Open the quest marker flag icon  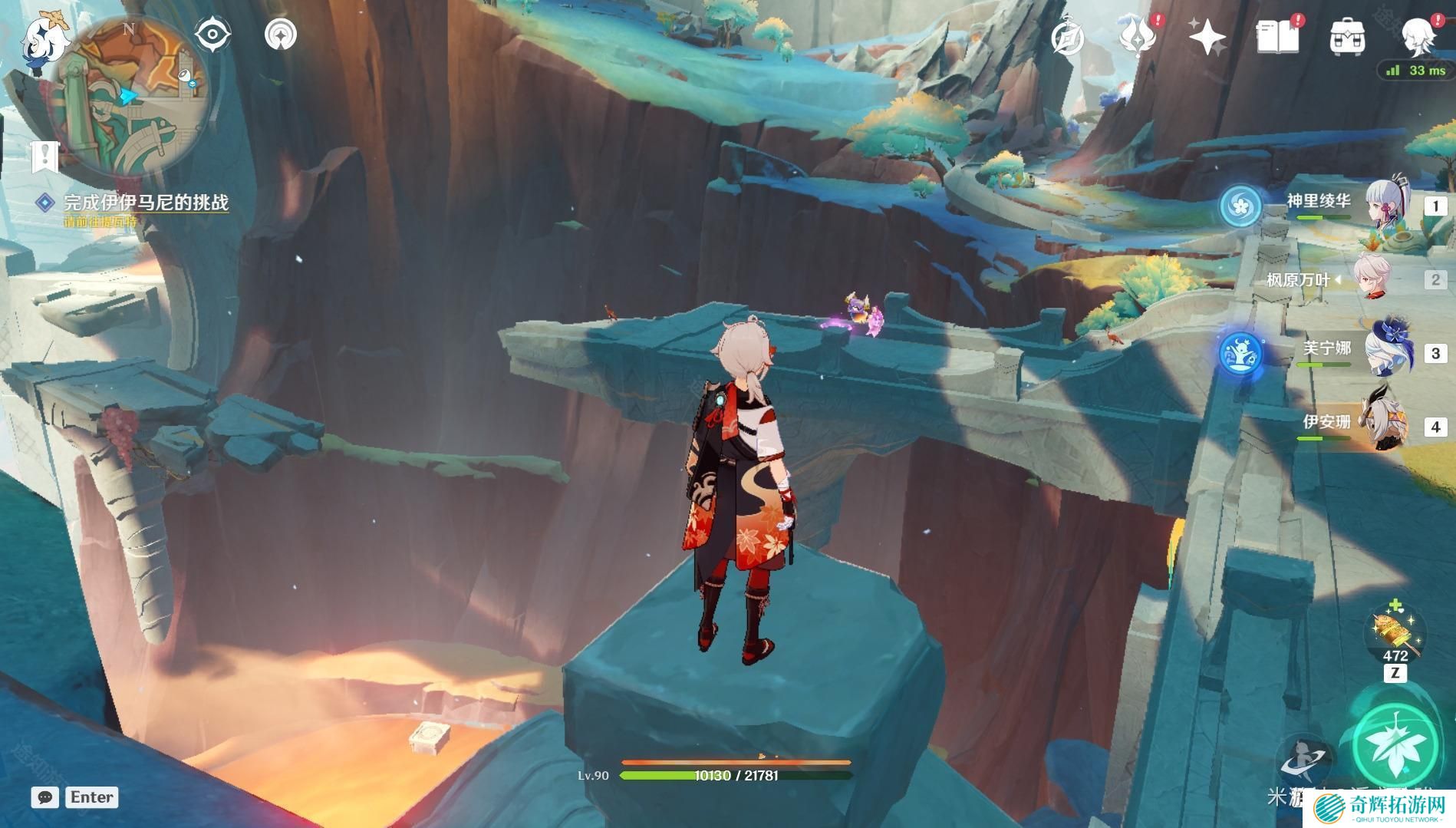(45, 156)
